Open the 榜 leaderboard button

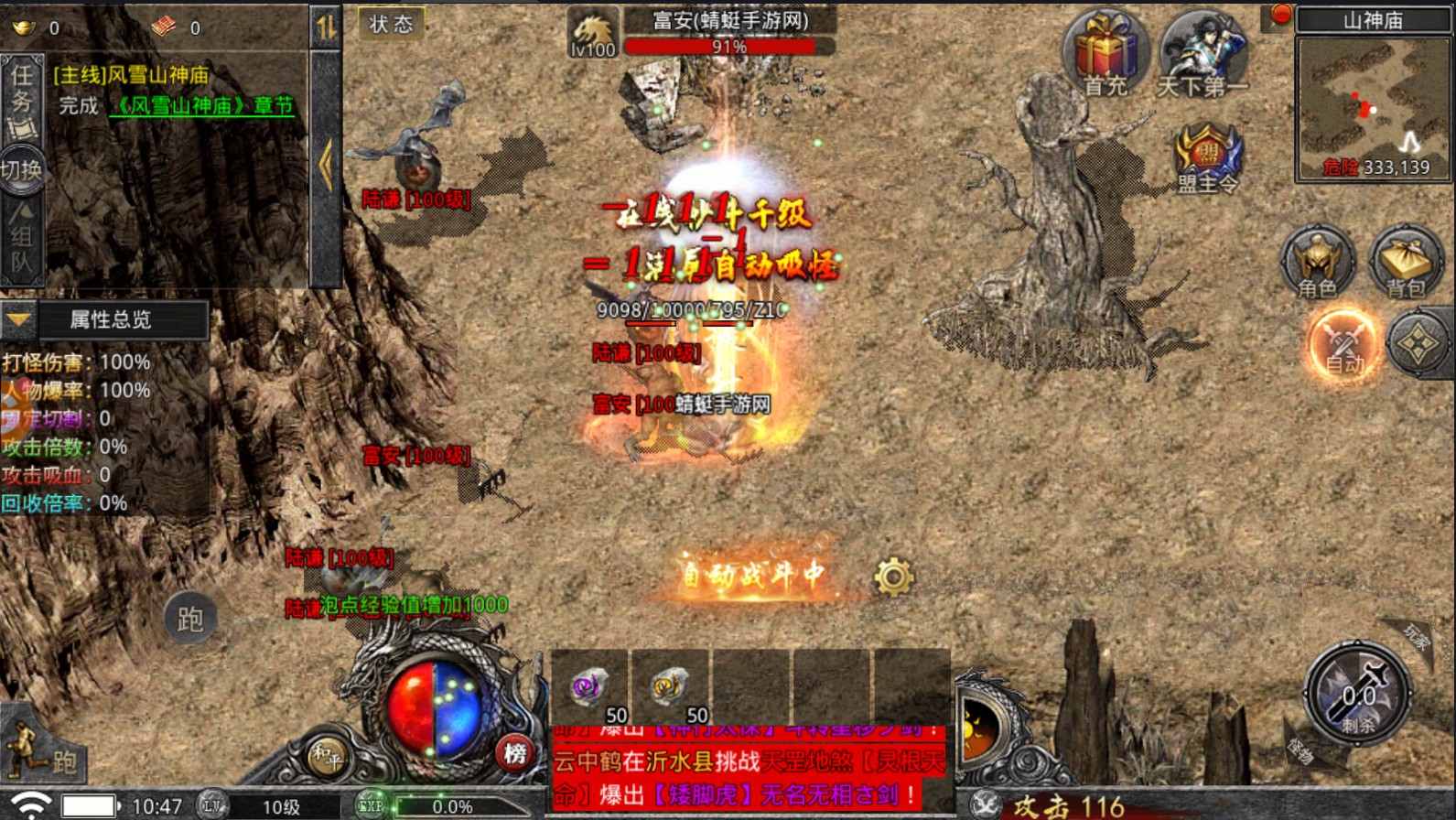pos(515,753)
